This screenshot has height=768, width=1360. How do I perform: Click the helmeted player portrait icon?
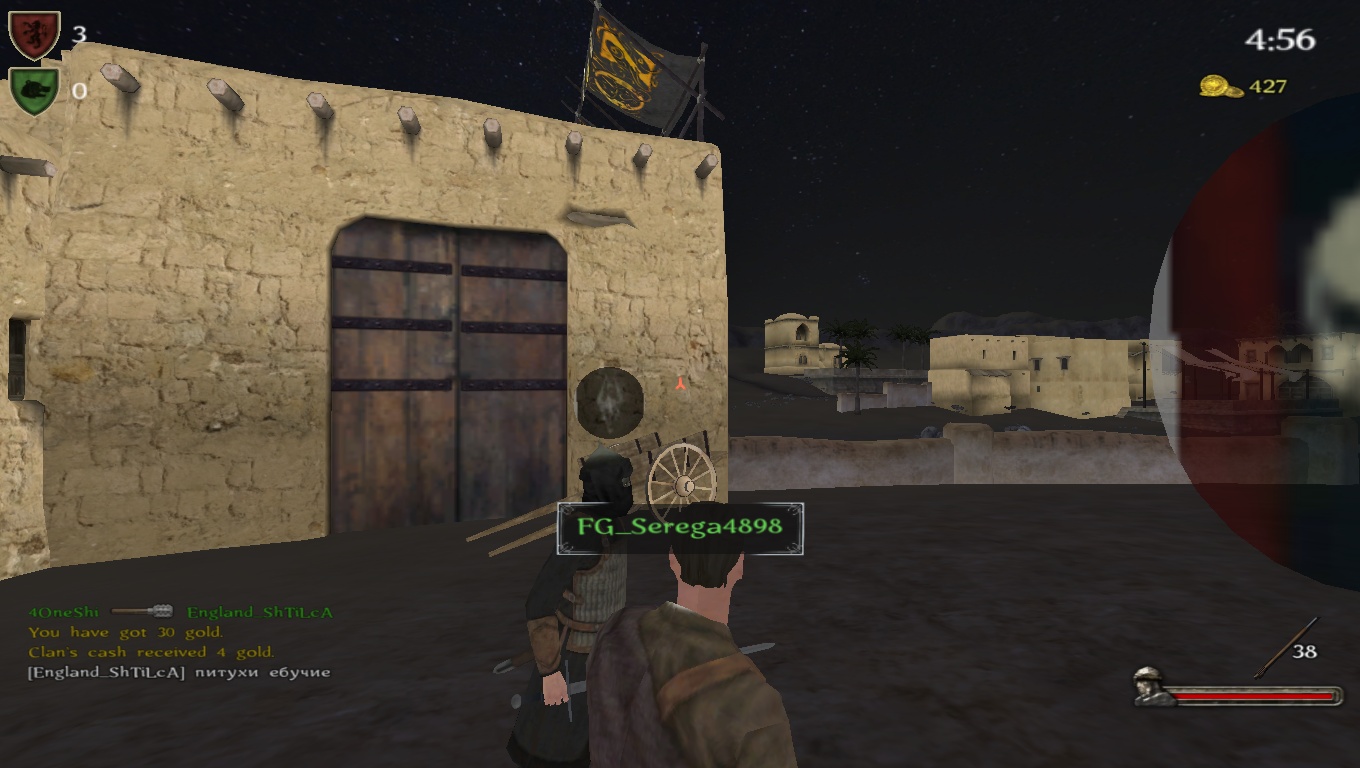[x=1154, y=686]
